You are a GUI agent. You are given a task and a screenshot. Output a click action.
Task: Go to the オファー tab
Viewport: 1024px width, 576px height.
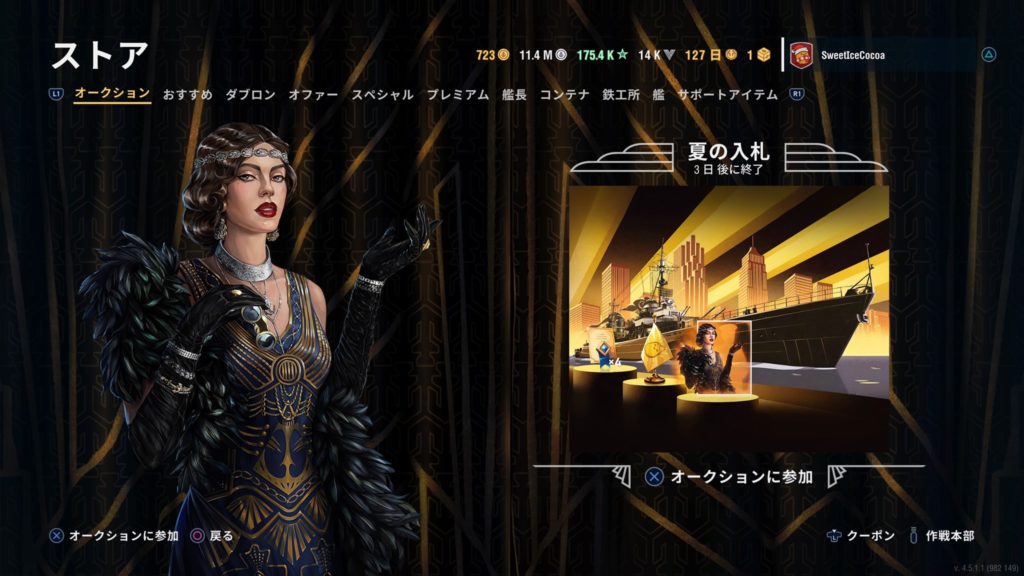tap(313, 95)
